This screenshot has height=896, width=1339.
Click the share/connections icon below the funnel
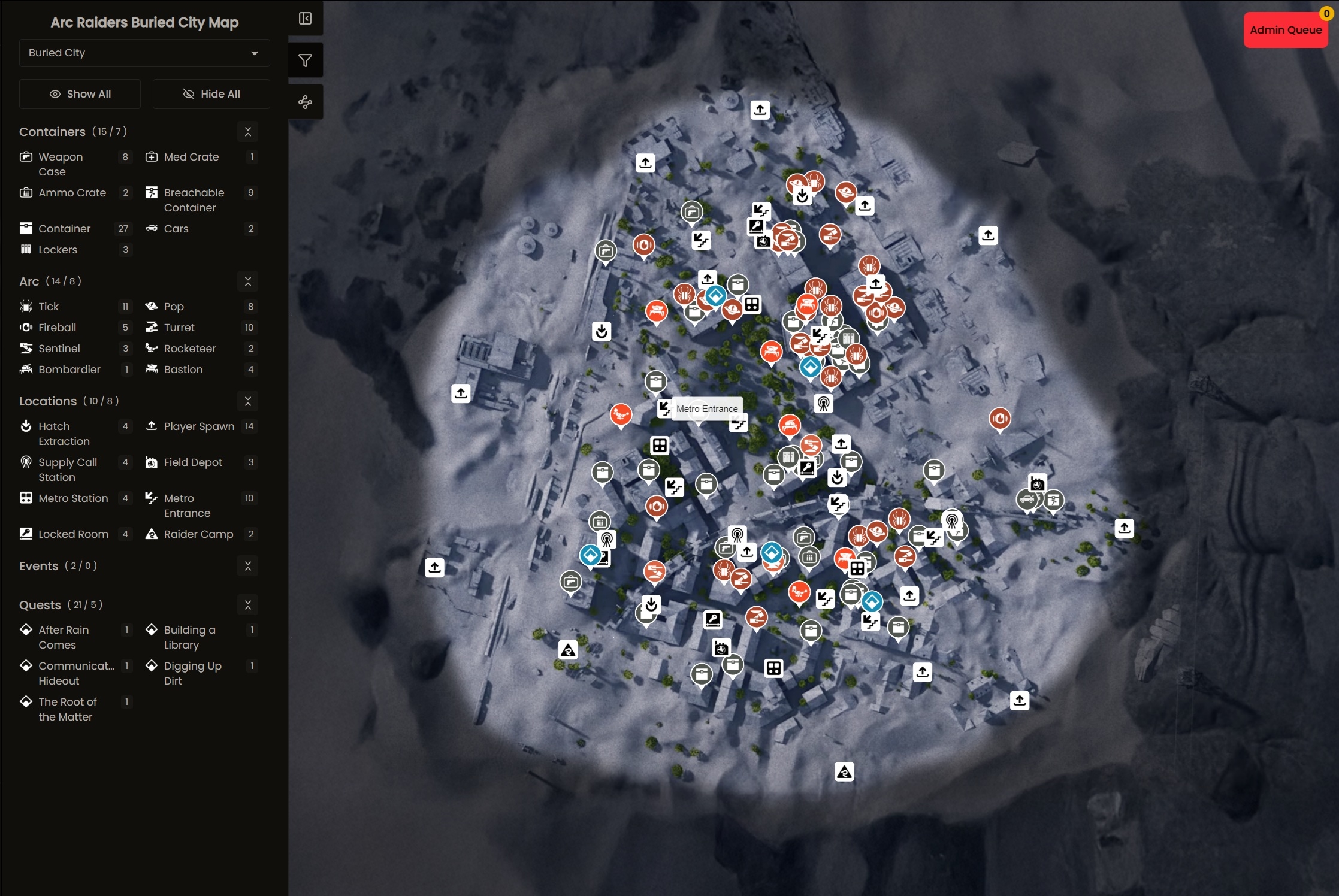coord(305,102)
